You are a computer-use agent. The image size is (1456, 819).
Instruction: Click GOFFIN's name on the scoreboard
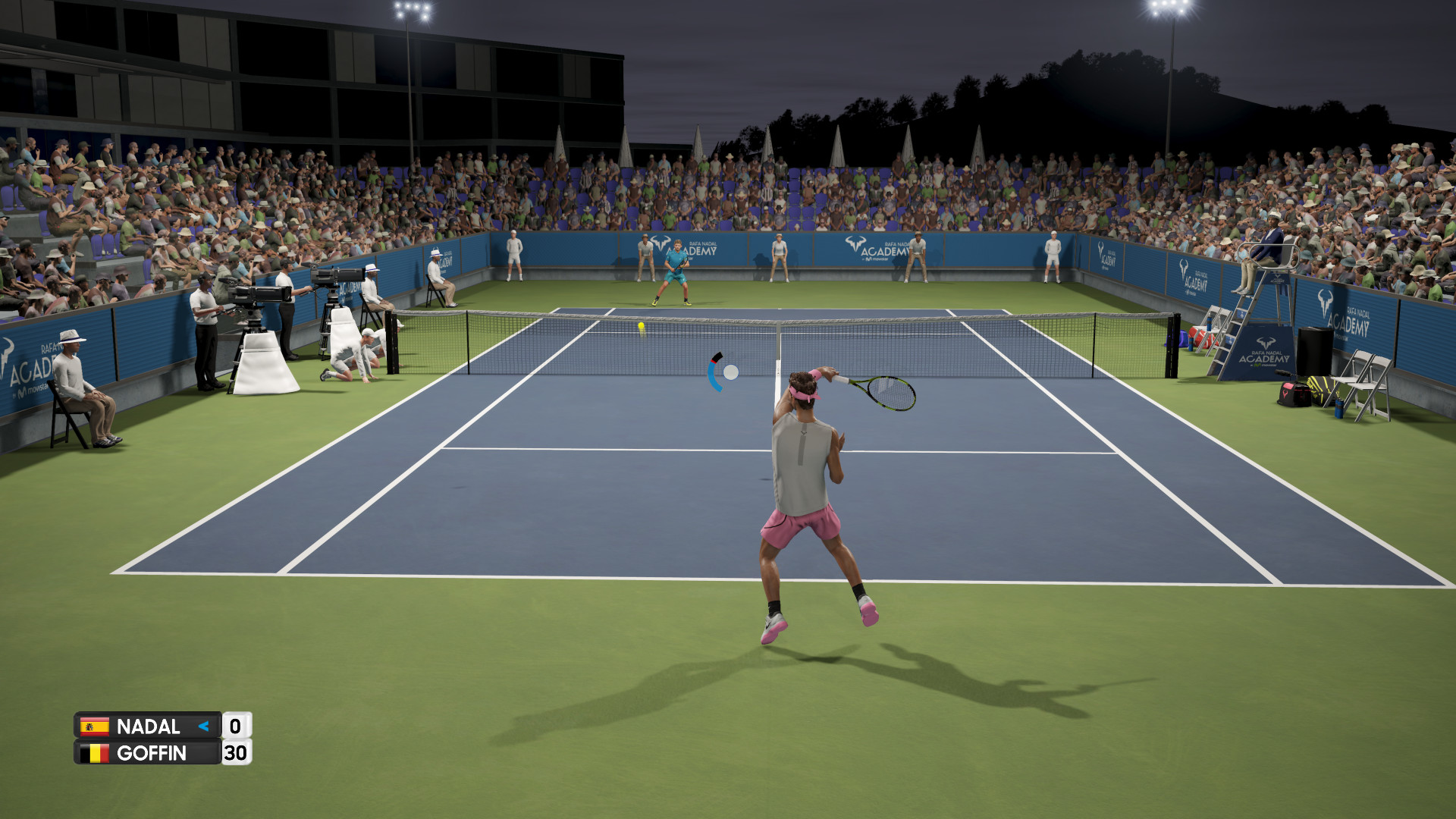pos(153,753)
